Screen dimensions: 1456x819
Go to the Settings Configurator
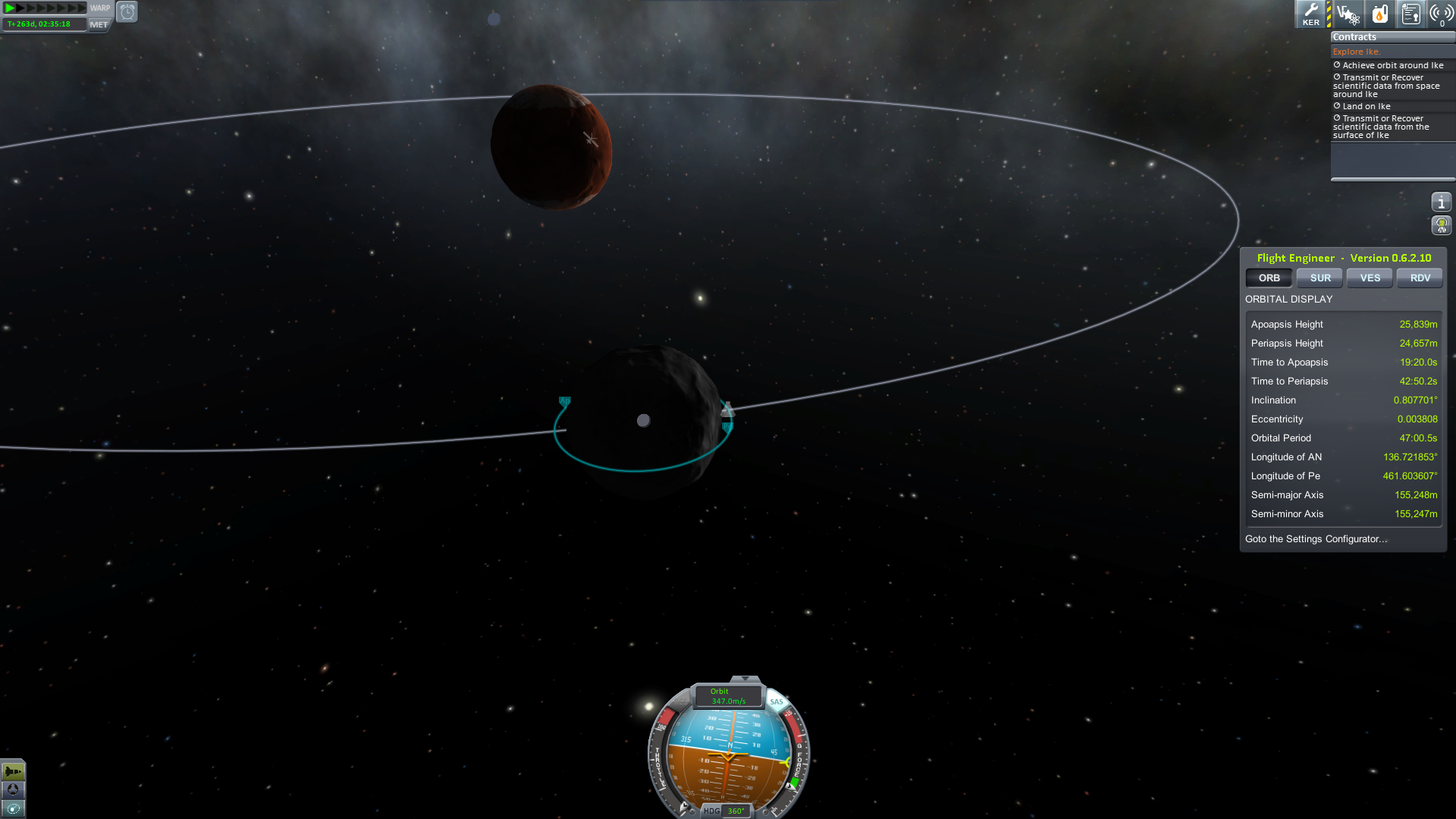pyautogui.click(x=1316, y=539)
